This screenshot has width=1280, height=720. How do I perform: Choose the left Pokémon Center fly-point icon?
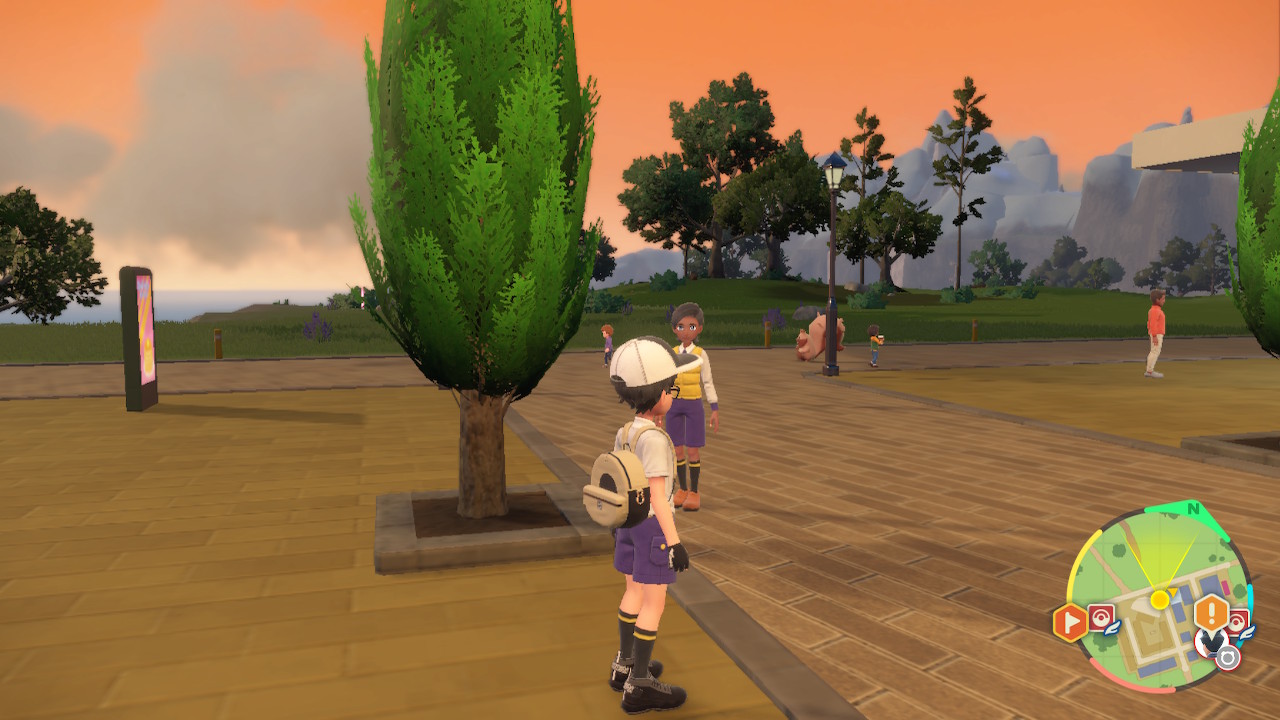[1102, 618]
